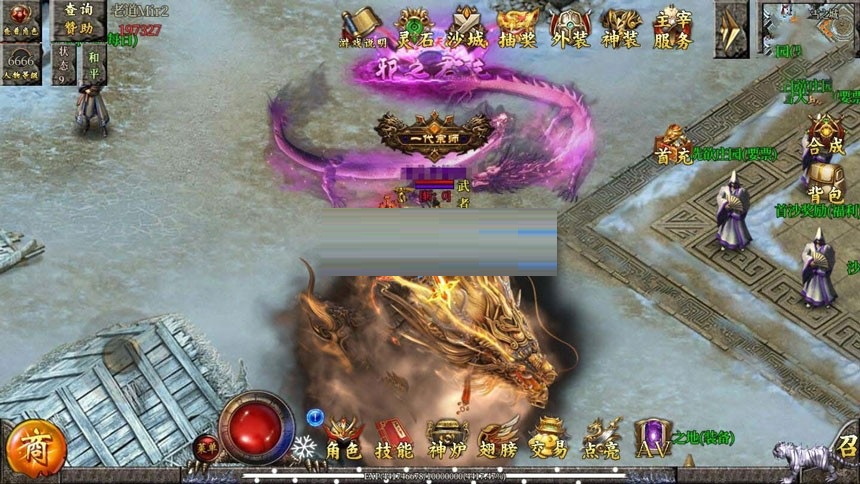Open the 神装 divine gear menu
This screenshot has height=484, width=860.
(621, 28)
